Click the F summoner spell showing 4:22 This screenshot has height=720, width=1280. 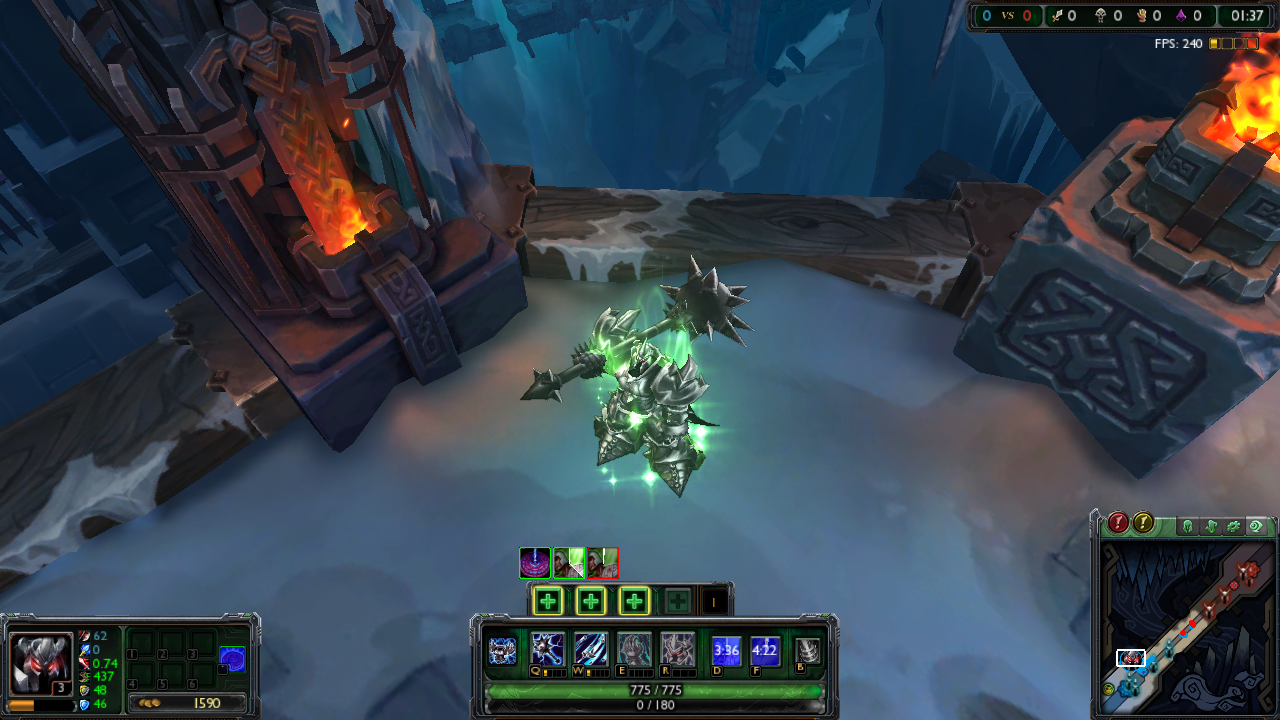point(764,649)
